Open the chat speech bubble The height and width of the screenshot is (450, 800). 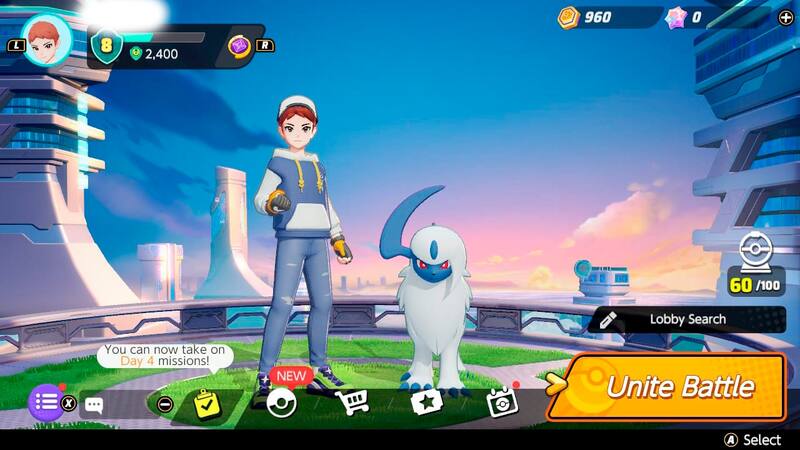(x=94, y=405)
